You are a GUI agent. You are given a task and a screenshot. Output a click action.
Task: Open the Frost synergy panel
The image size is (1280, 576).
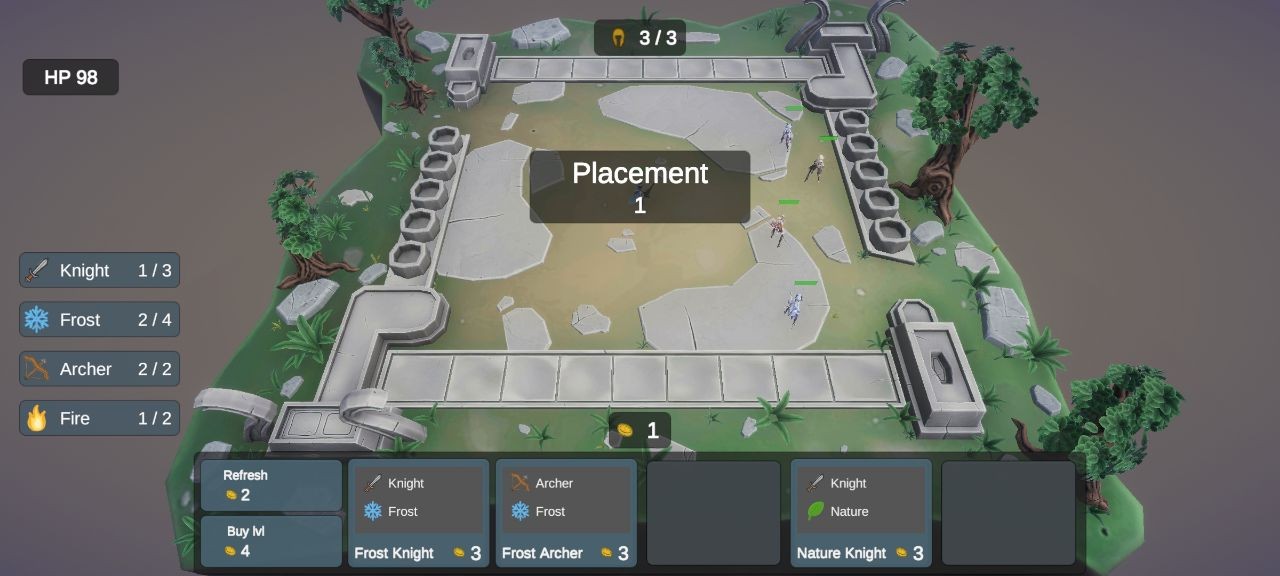[99, 320]
